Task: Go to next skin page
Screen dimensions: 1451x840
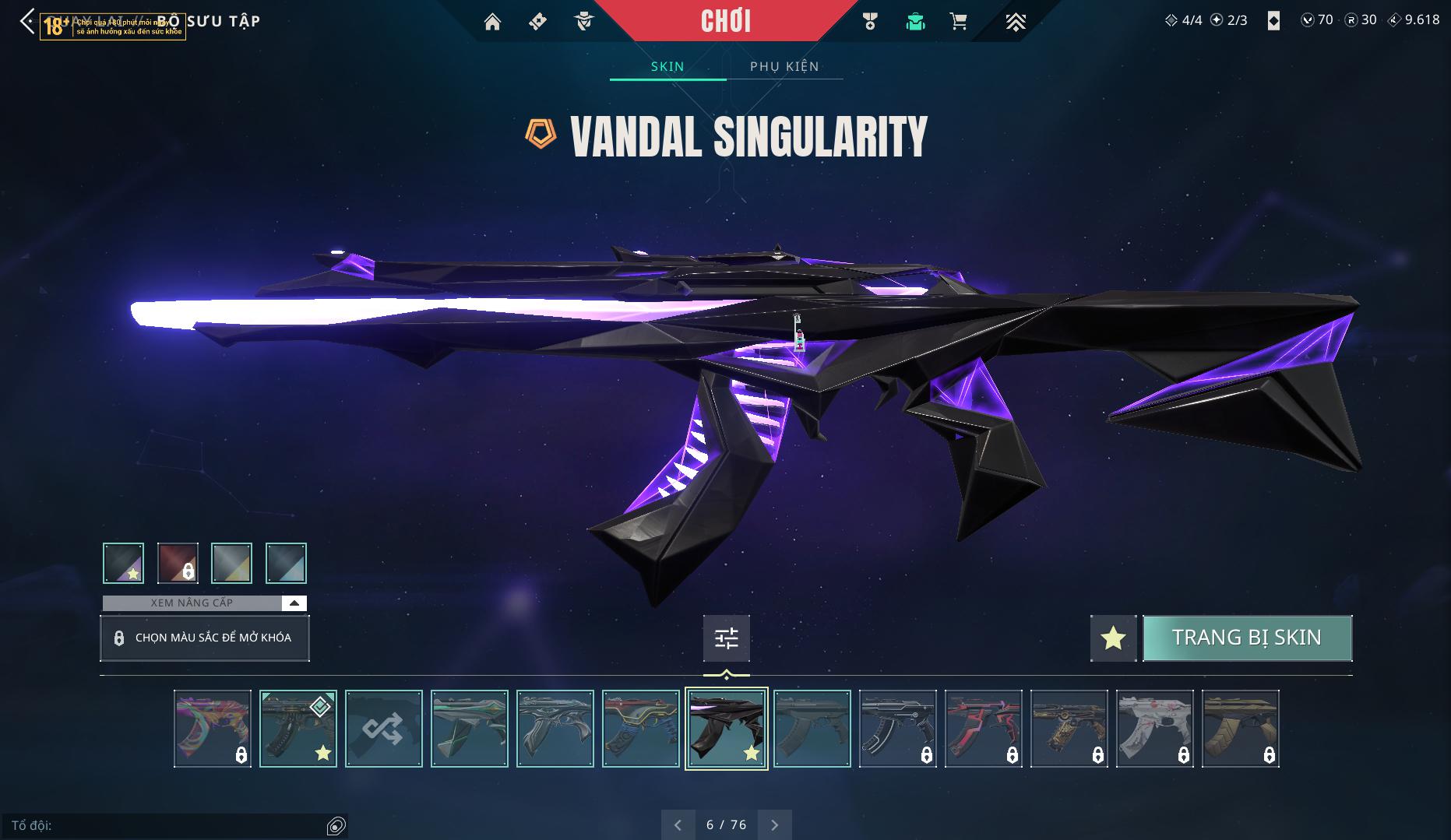Action: (774, 824)
